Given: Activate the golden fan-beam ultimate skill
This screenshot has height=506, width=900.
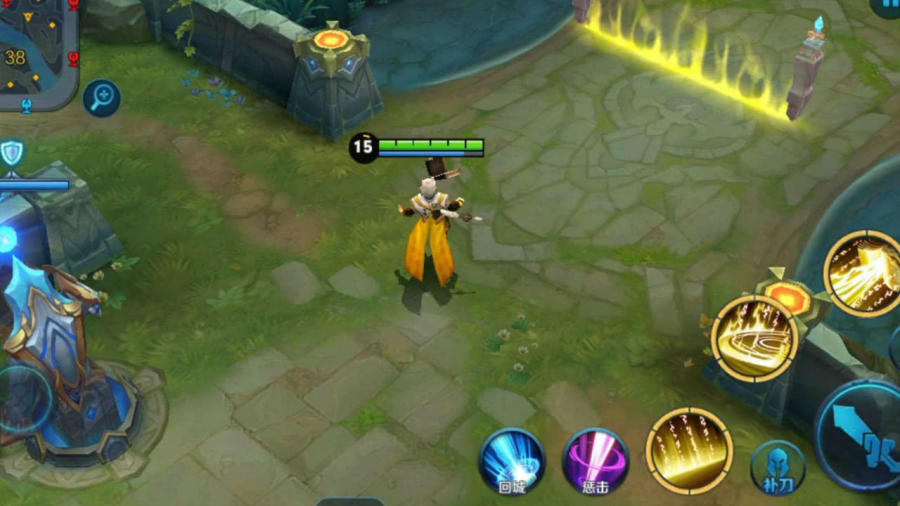Looking at the screenshot, I should pyautogui.click(x=862, y=273).
